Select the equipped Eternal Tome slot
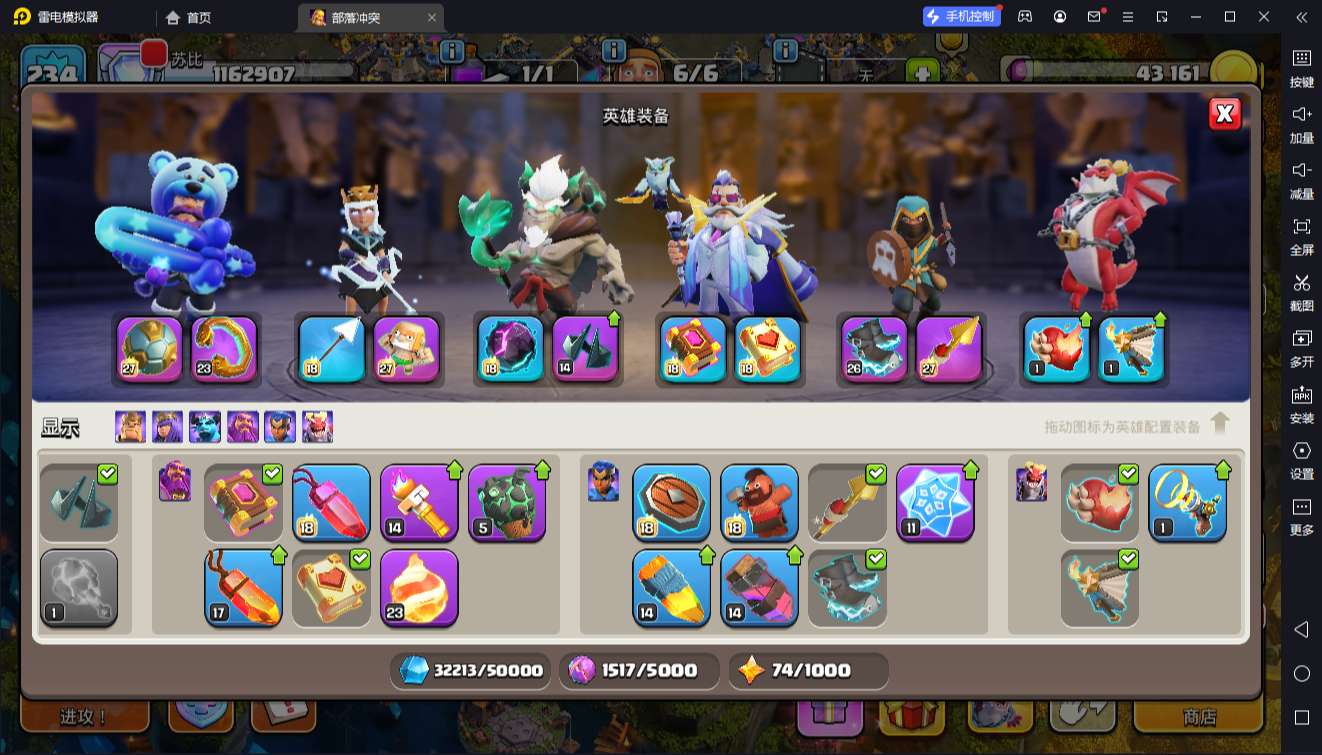The image size is (1322, 755). pos(693,349)
